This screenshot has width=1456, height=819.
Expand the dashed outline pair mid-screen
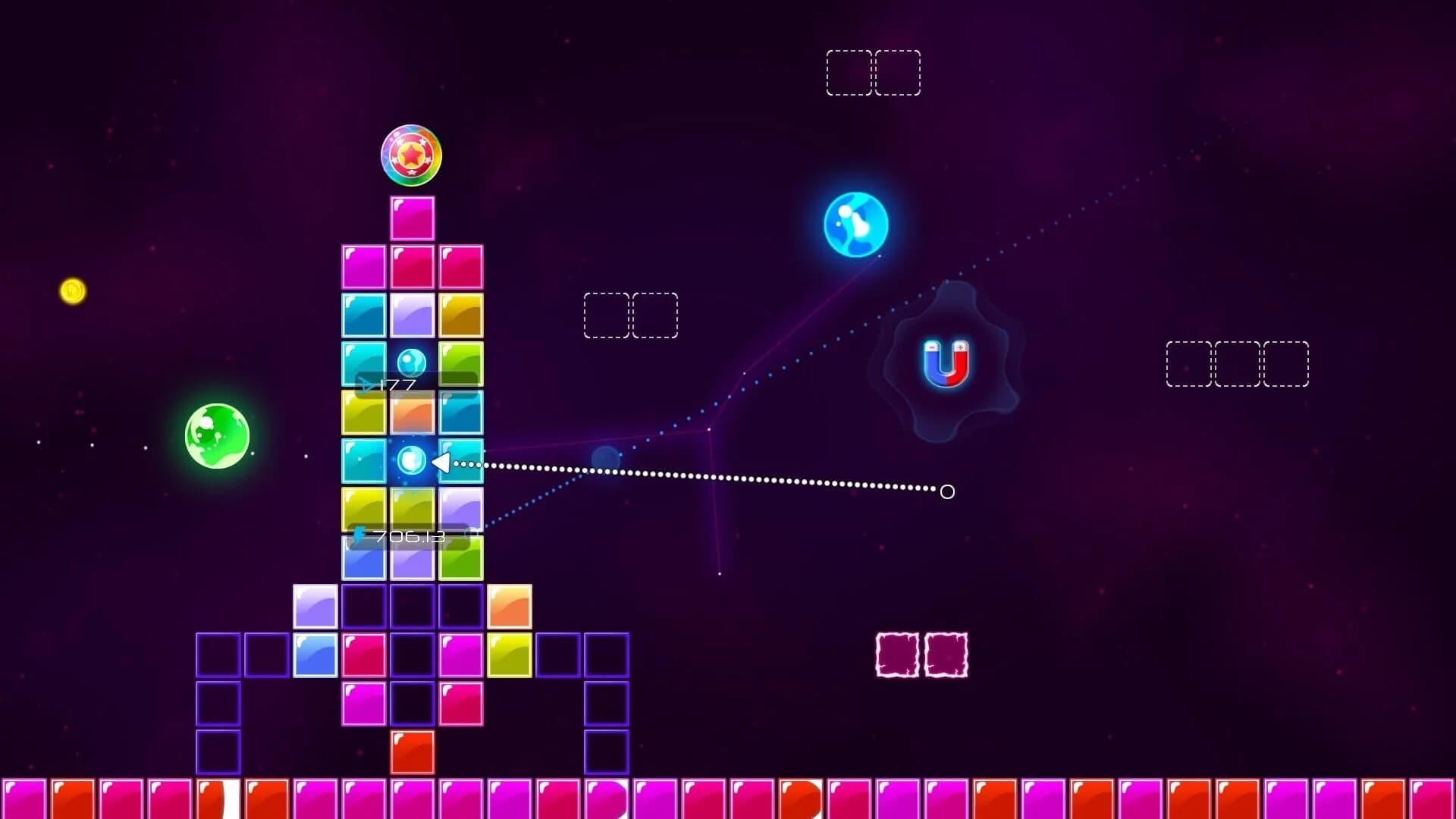[629, 315]
